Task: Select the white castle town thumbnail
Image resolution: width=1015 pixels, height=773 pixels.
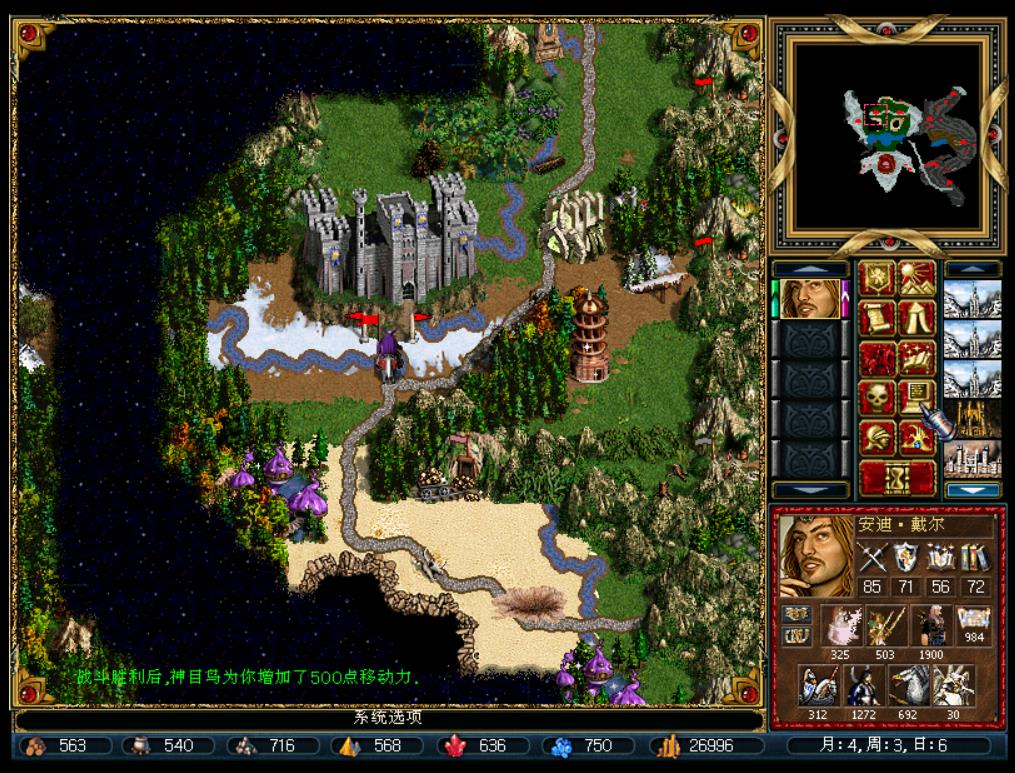Action: coord(972,458)
